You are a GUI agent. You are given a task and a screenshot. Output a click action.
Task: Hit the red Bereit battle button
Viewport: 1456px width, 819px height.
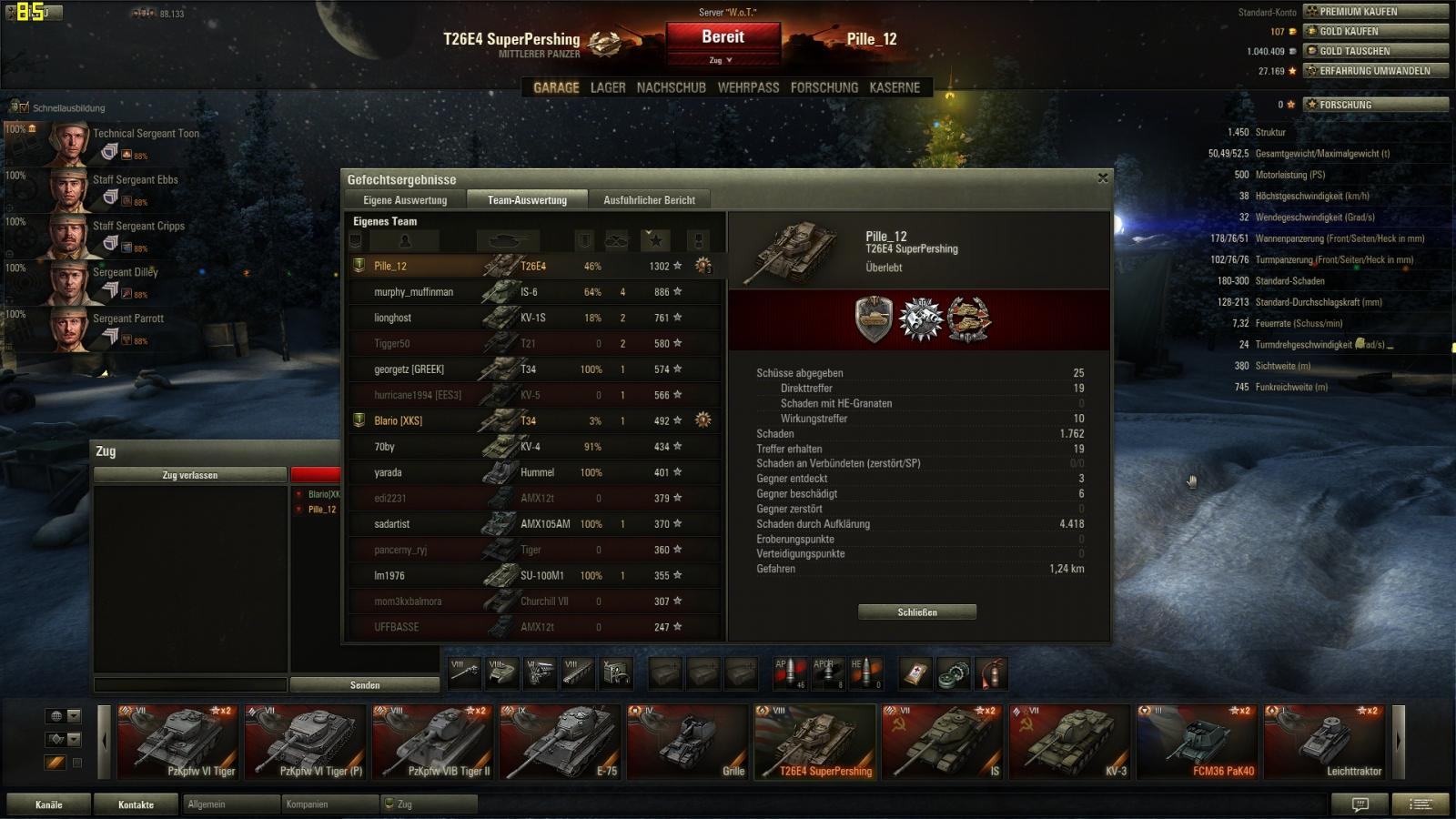[723, 38]
